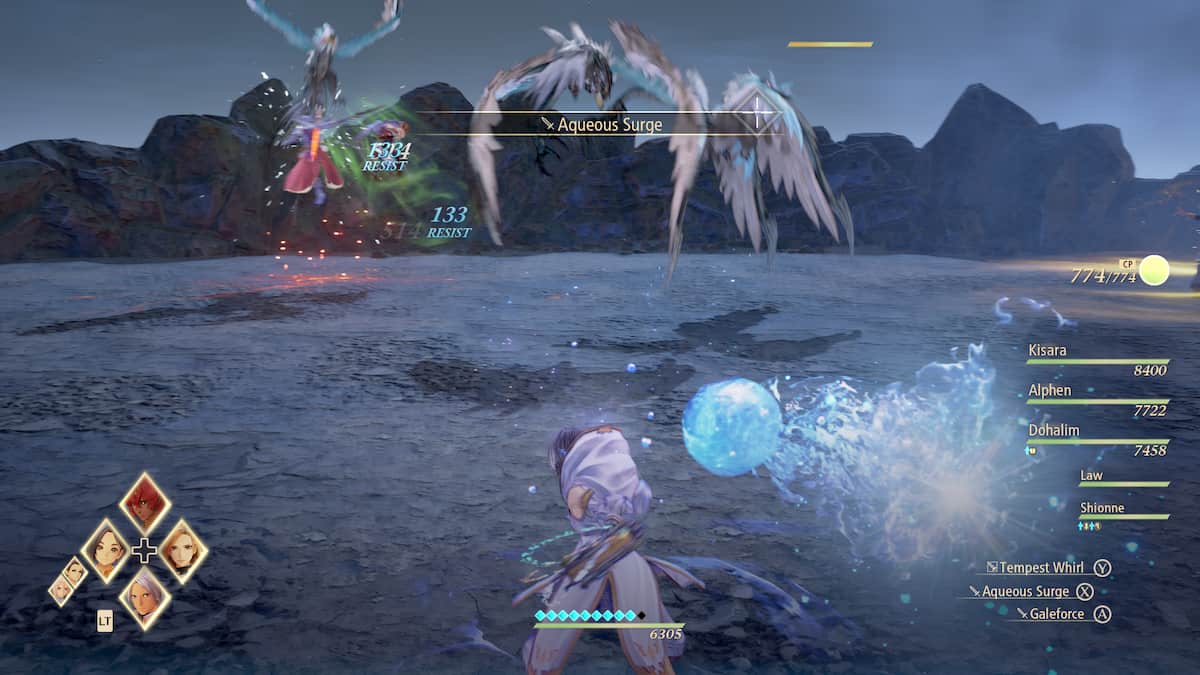Trigger the orange-haired character's boost attack portrait
This screenshot has width=1200, height=675.
coord(184,550)
